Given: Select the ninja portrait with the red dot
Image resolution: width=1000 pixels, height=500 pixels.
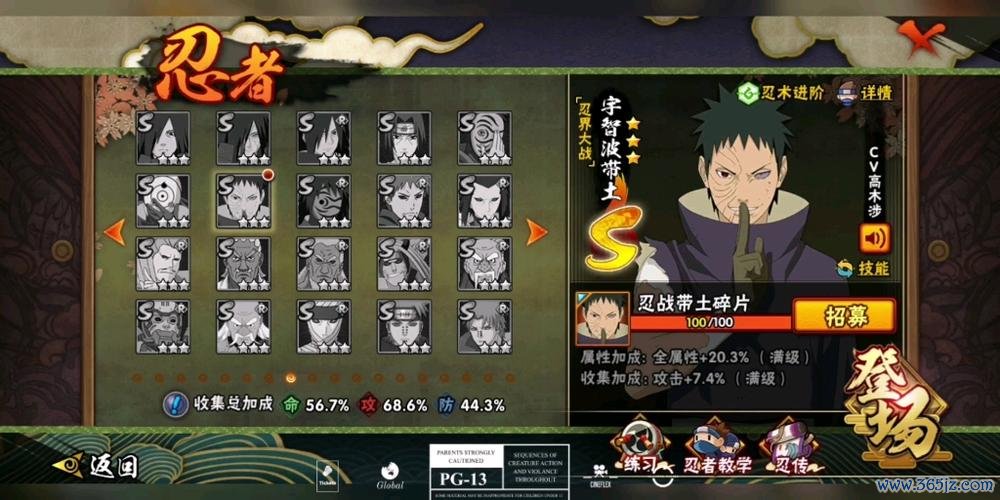Looking at the screenshot, I should click(x=243, y=200).
